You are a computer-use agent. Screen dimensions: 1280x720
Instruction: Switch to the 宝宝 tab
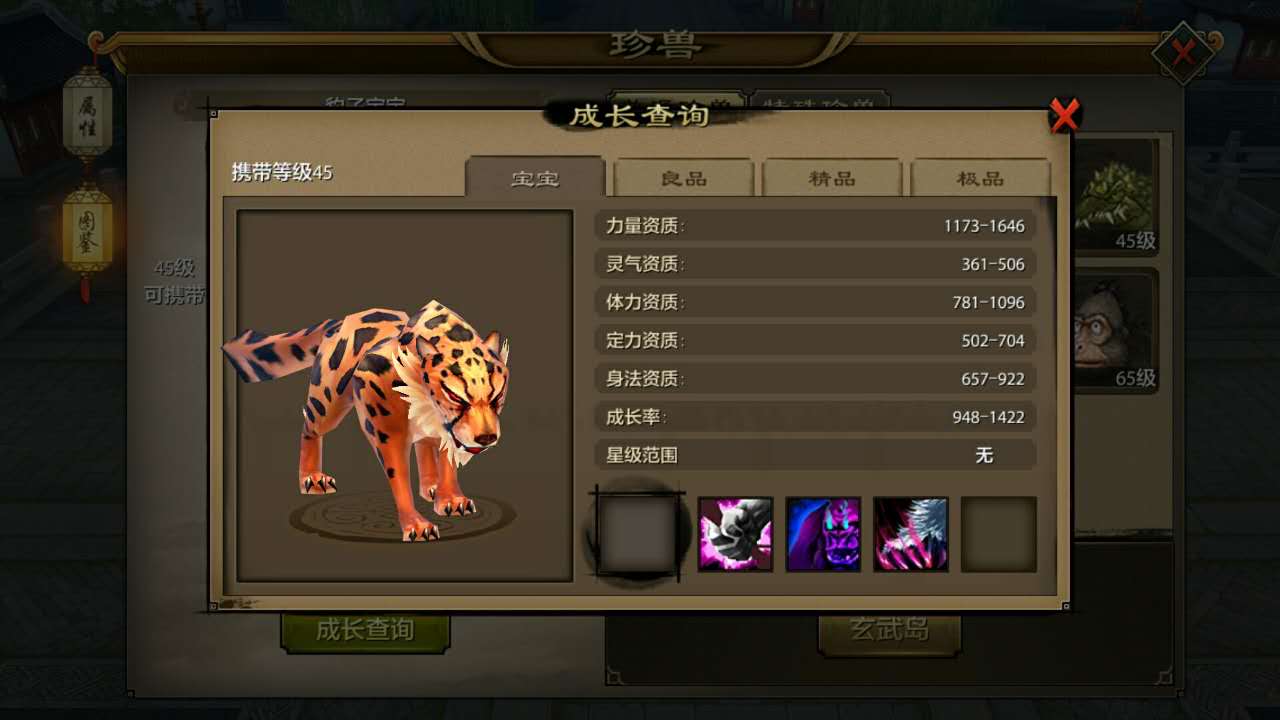coord(535,178)
